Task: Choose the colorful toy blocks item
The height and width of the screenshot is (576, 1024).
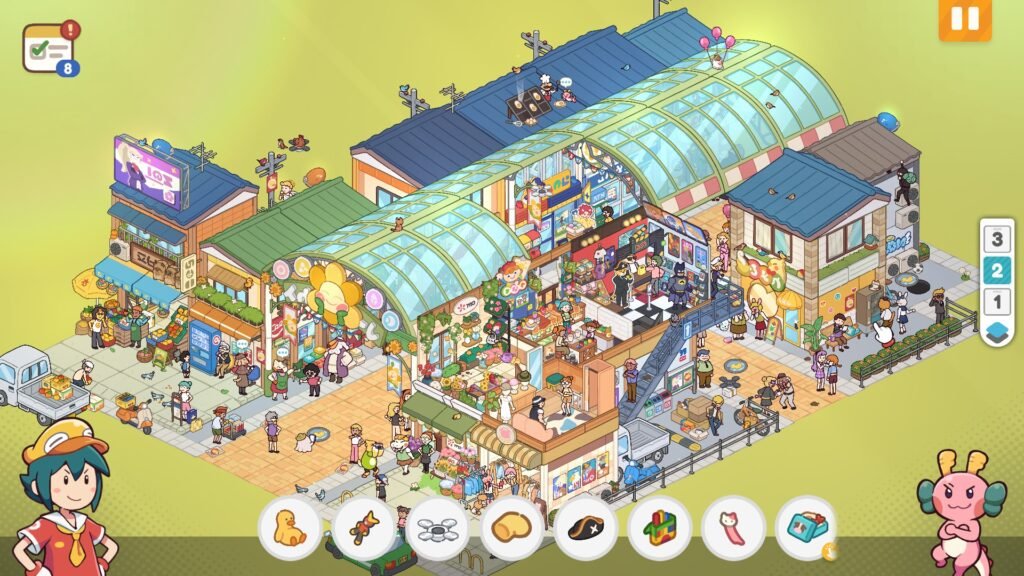Action: 659,528
